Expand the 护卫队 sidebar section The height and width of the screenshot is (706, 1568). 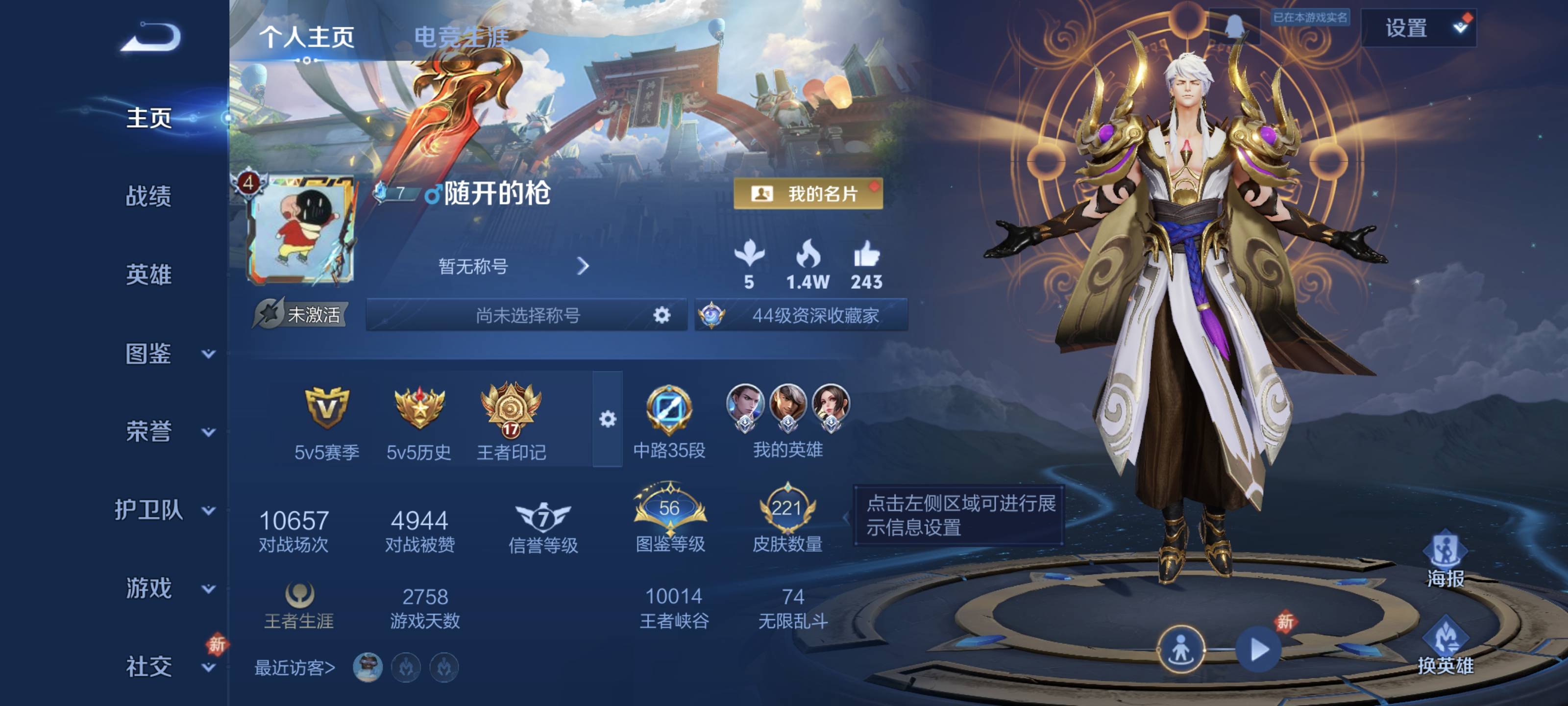pos(164,510)
